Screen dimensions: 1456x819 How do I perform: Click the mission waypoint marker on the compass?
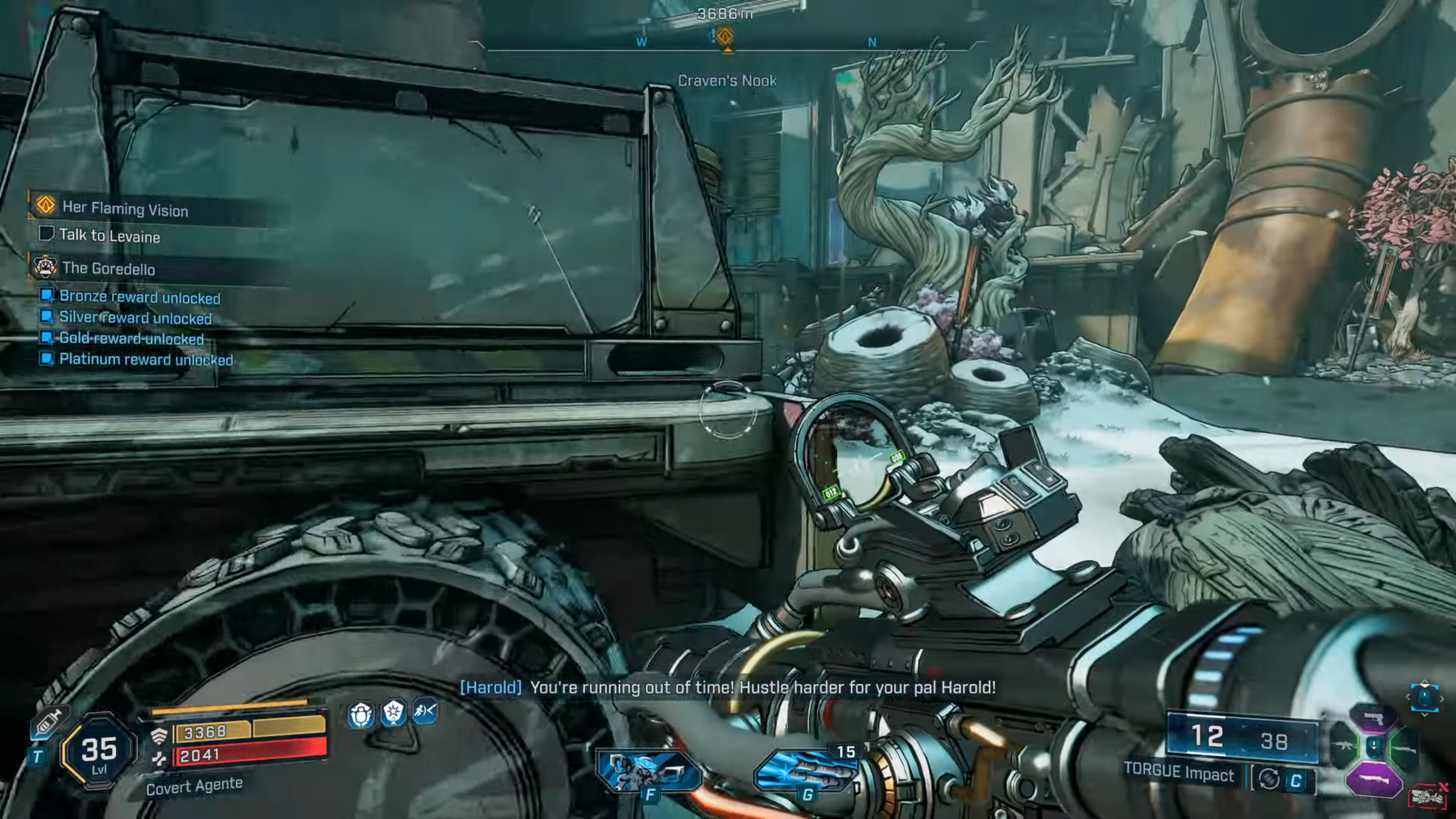[724, 38]
